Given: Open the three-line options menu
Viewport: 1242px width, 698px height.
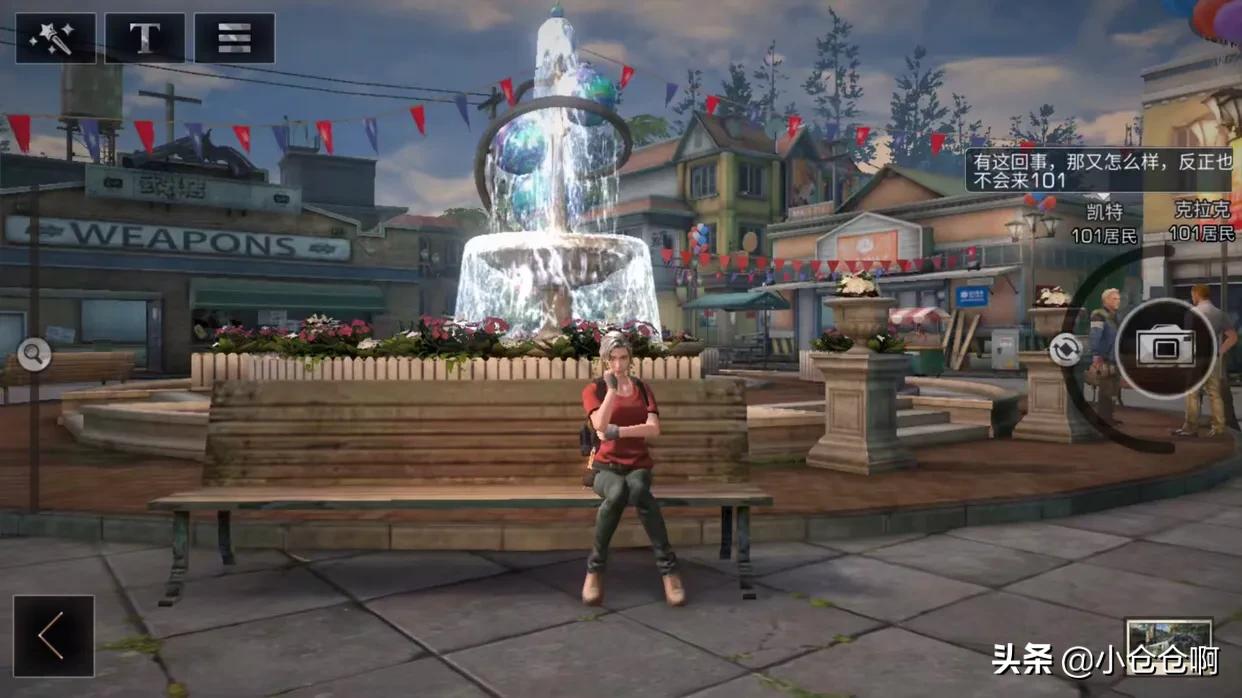Looking at the screenshot, I should [x=234, y=38].
